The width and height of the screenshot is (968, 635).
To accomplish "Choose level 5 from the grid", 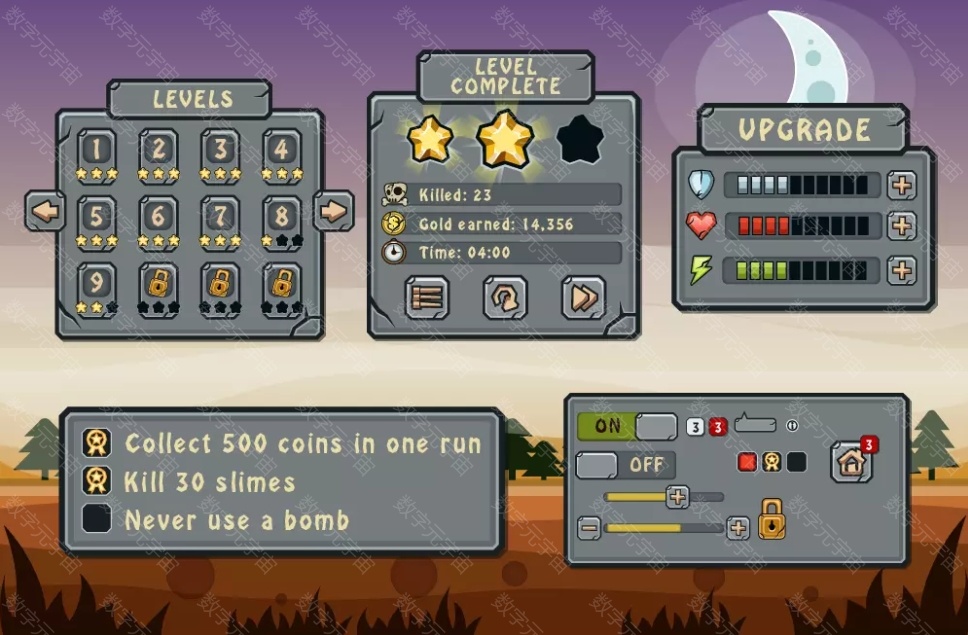I will 97,215.
